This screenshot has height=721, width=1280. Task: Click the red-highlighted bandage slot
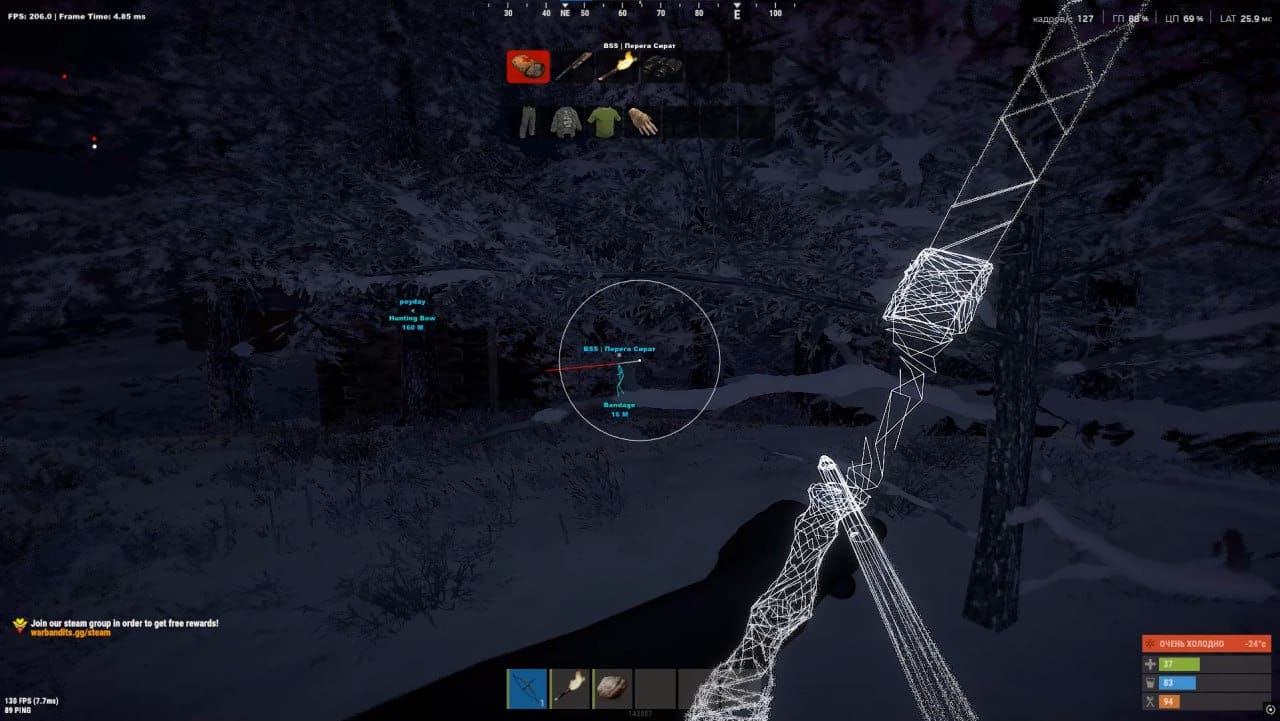(527, 67)
